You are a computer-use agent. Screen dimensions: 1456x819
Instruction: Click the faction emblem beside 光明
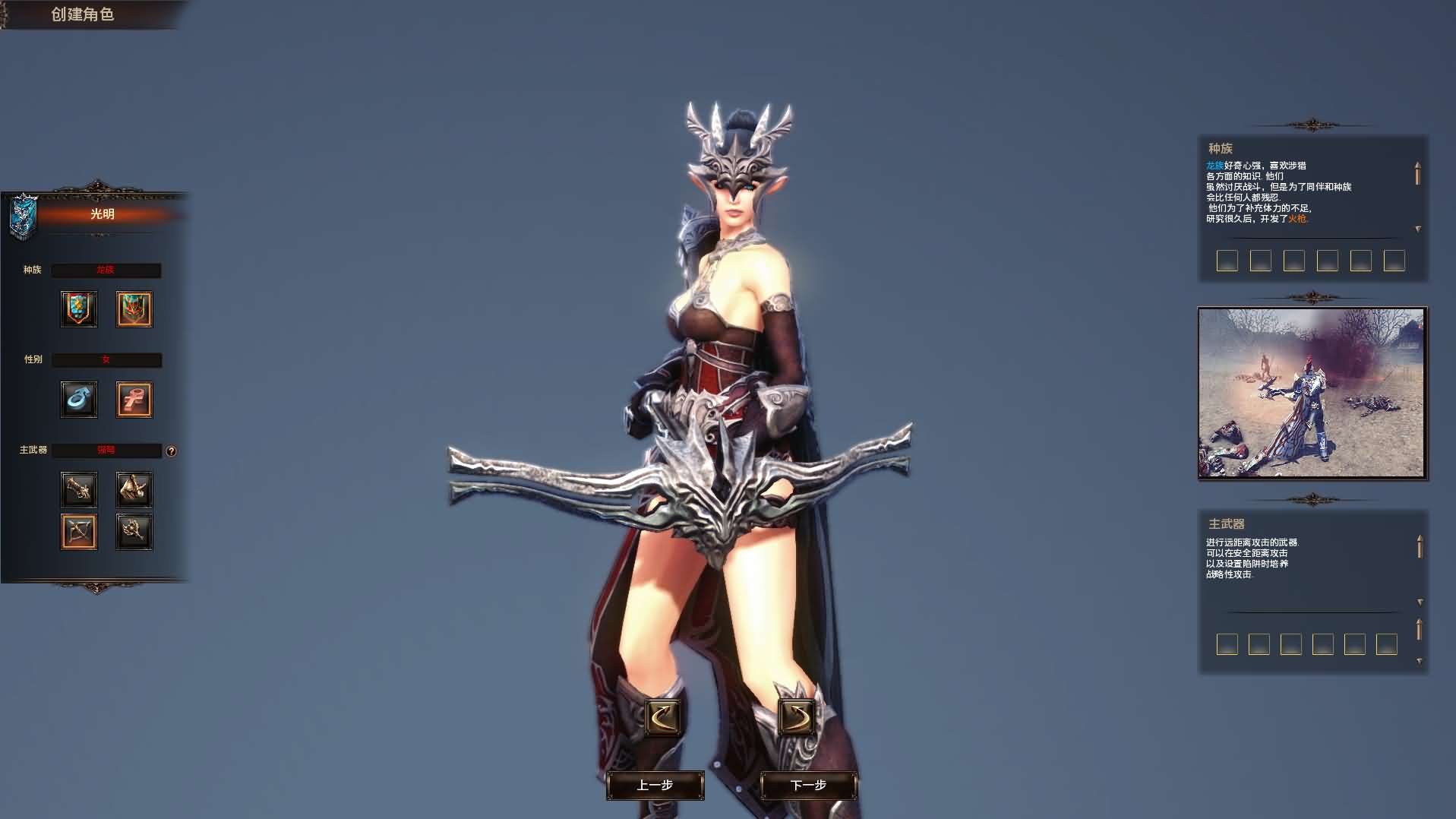coord(23,213)
